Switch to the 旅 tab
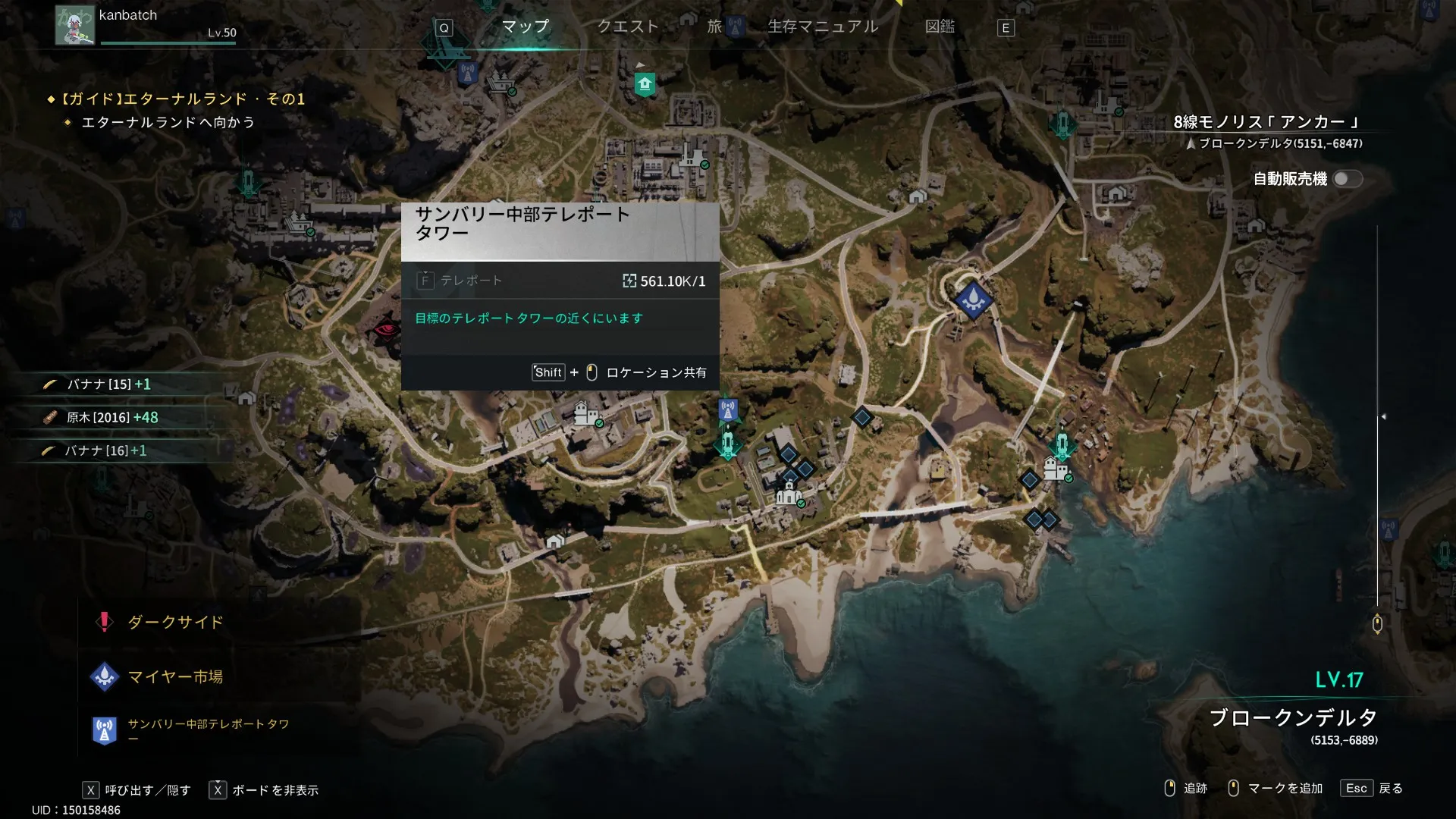Image resolution: width=1456 pixels, height=819 pixels. [714, 27]
